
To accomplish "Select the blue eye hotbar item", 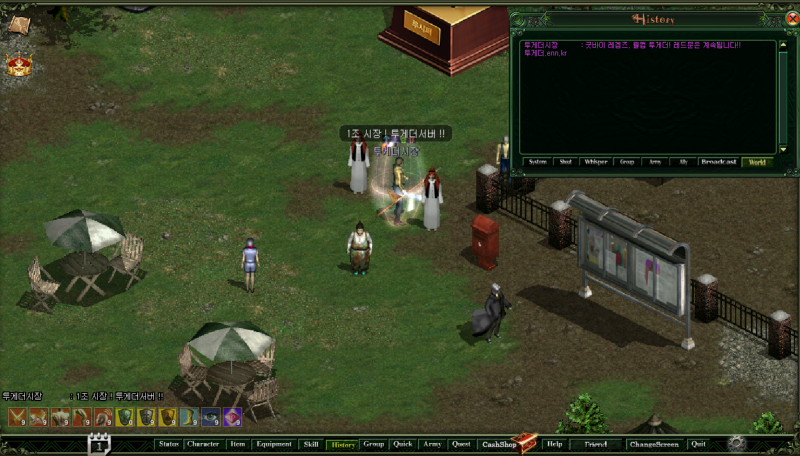I will pyautogui.click(x=210, y=417).
